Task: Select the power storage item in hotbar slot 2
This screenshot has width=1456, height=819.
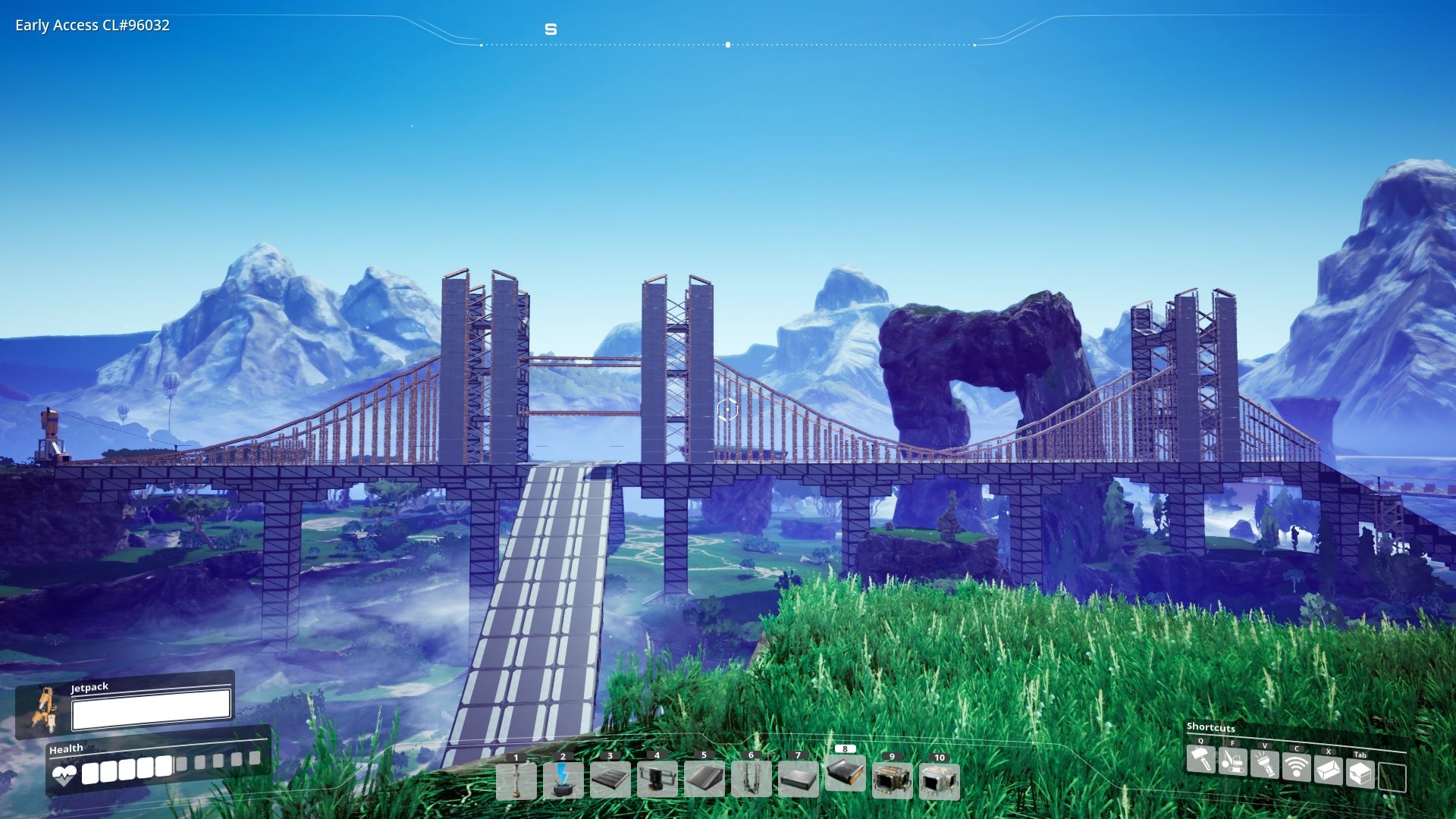Action: point(562,783)
